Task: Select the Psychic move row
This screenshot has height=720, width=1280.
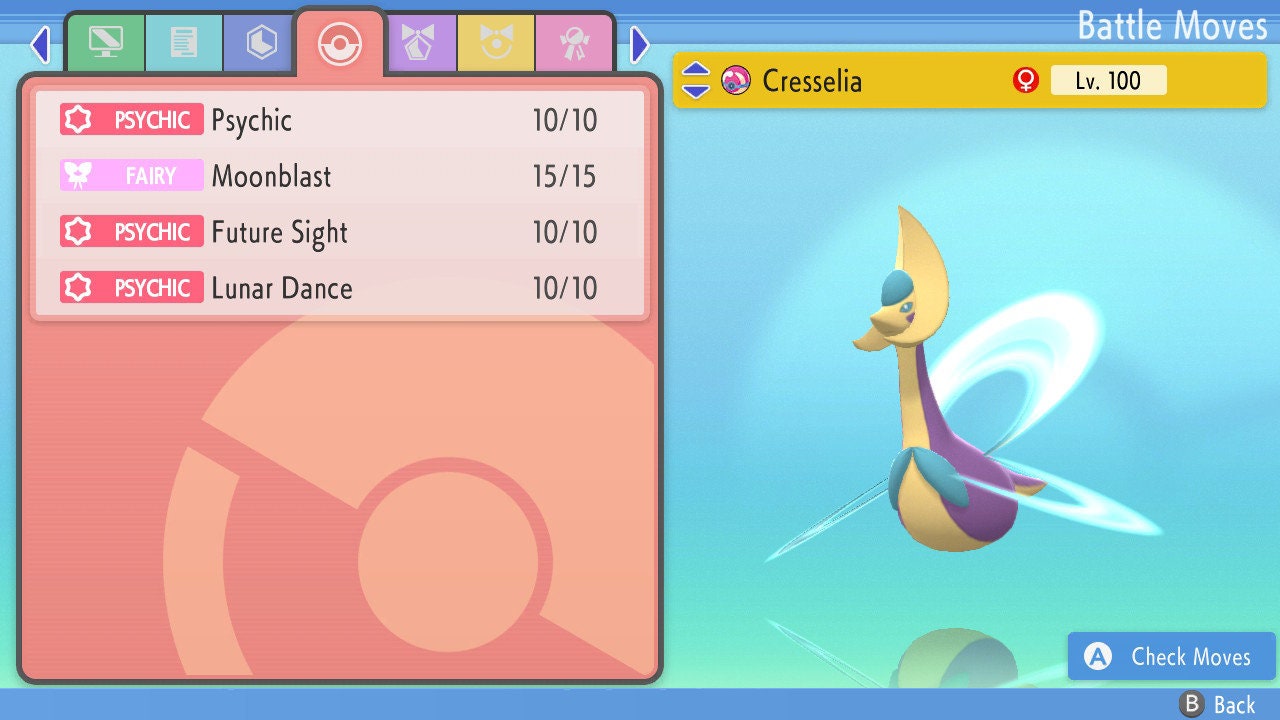Action: coord(340,120)
